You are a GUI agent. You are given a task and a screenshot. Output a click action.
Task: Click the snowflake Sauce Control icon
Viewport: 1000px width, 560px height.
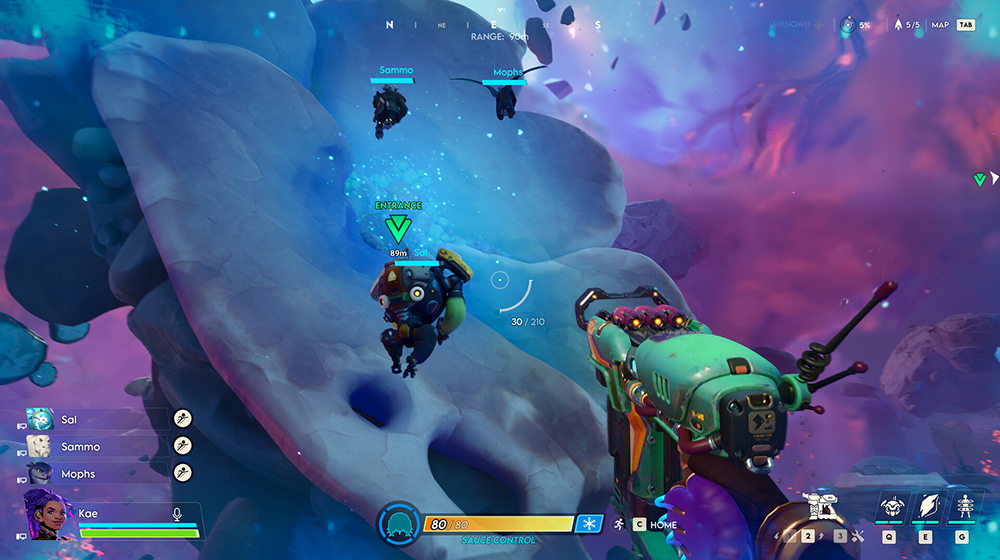[x=589, y=524]
